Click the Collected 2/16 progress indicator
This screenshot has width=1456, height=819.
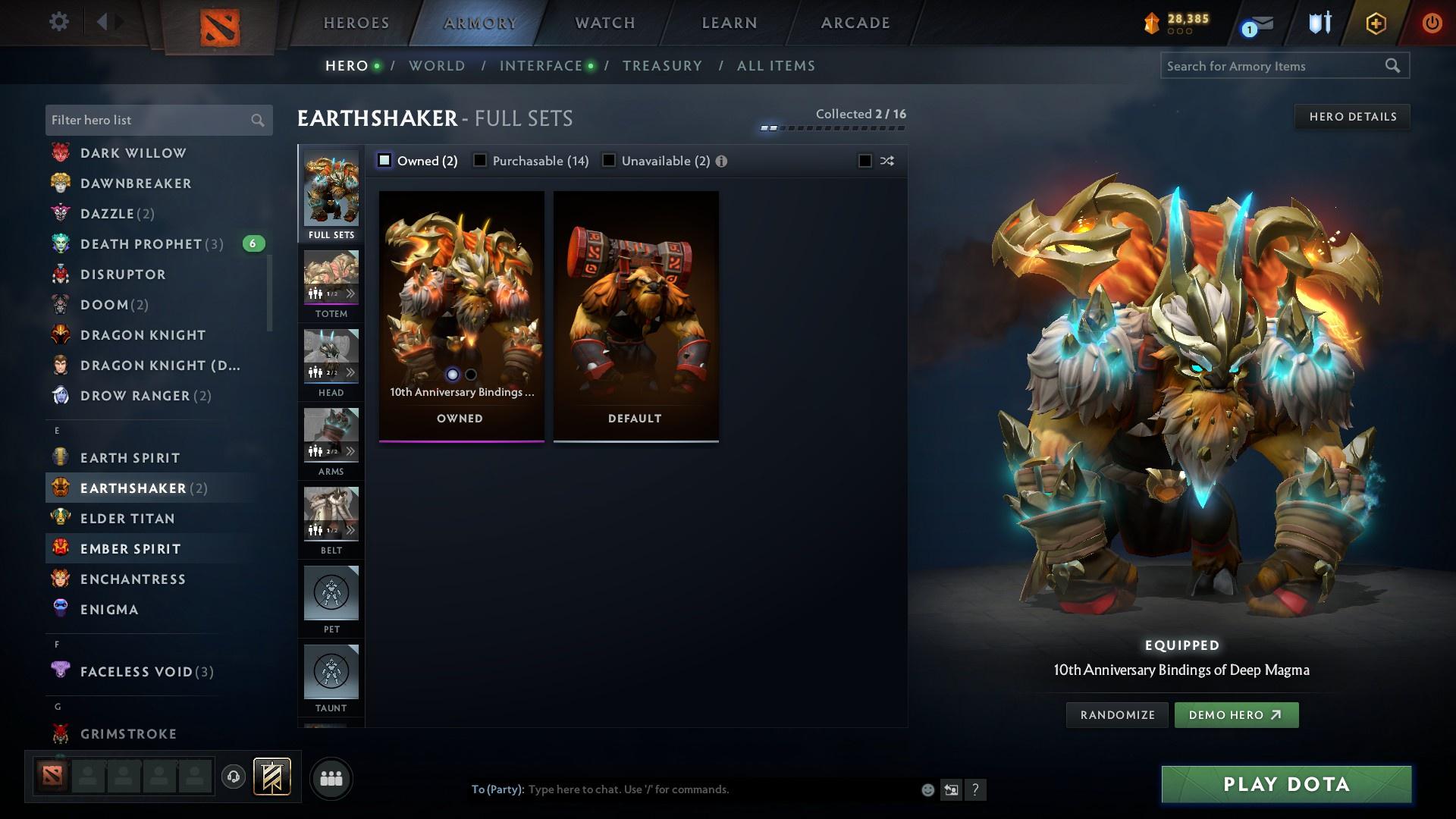(x=832, y=120)
